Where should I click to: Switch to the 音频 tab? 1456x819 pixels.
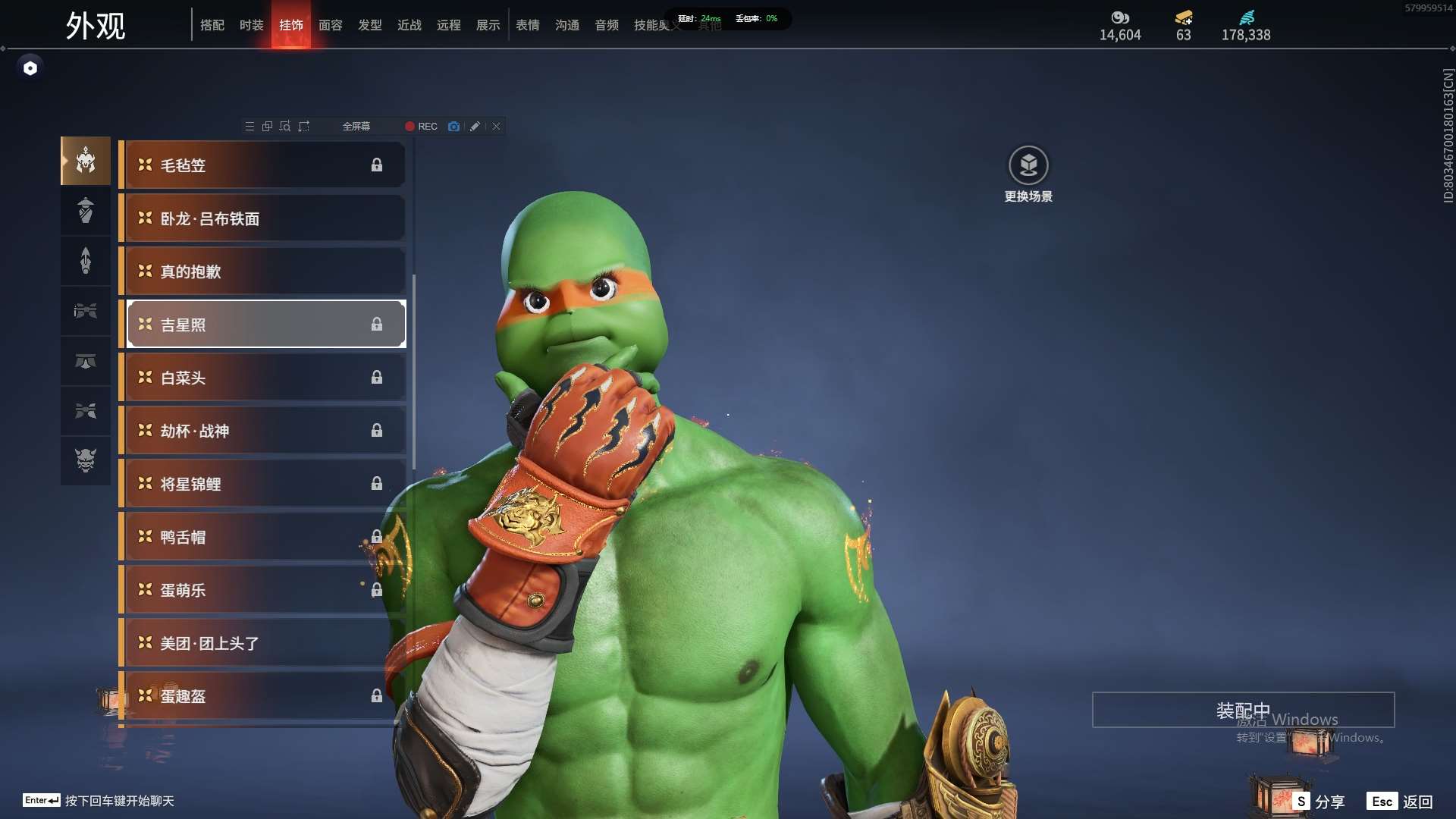pos(606,25)
